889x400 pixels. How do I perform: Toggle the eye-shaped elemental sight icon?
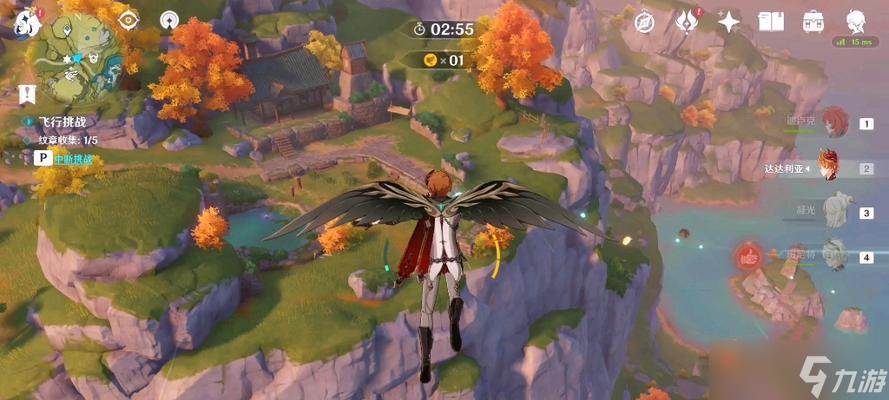click(x=129, y=19)
